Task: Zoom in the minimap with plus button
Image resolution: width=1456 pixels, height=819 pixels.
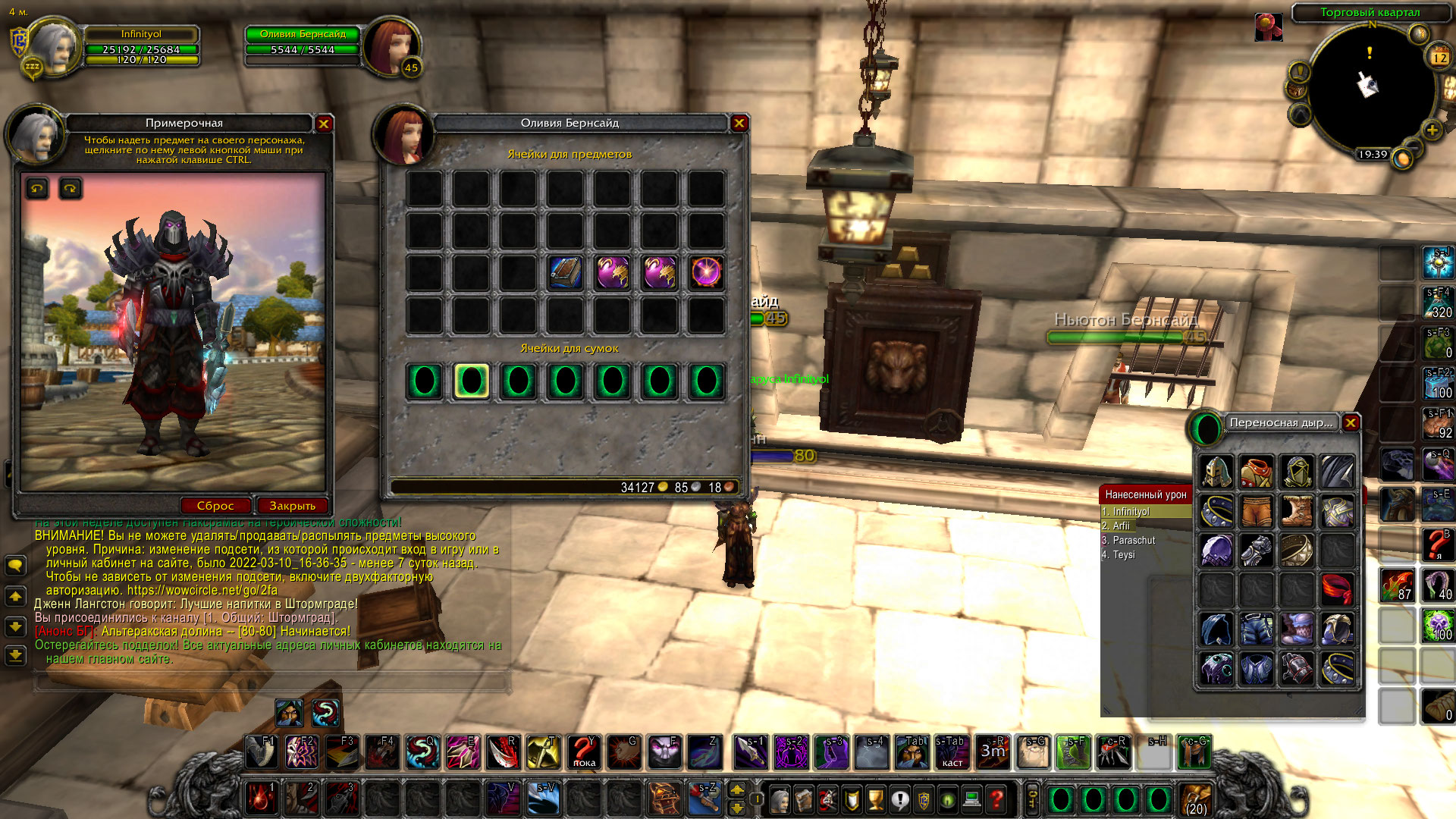Action: (x=1432, y=130)
